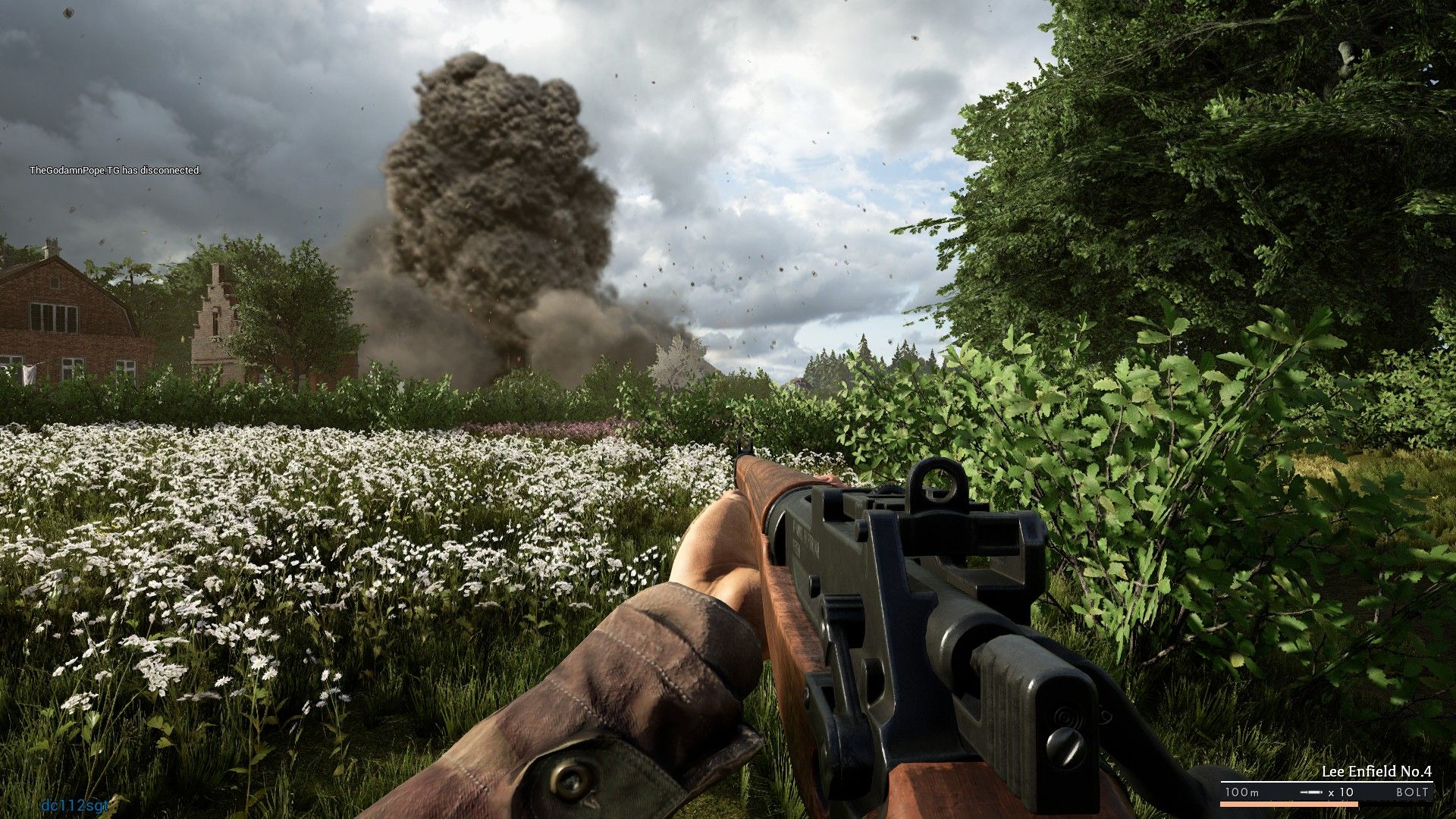Click the BOLT fire mode indicator

coord(1412,792)
